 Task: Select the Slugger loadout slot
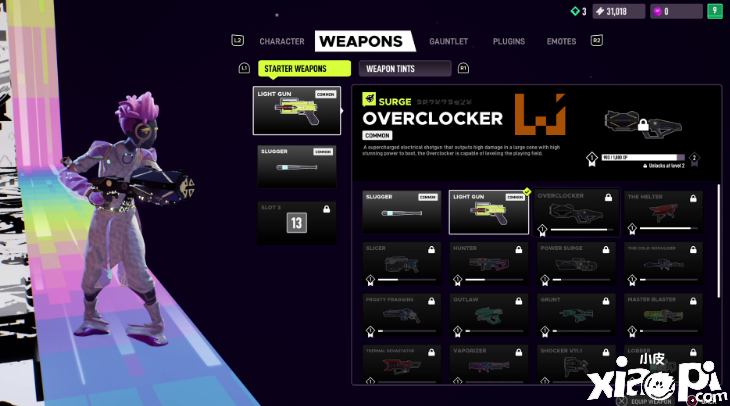(x=296, y=166)
